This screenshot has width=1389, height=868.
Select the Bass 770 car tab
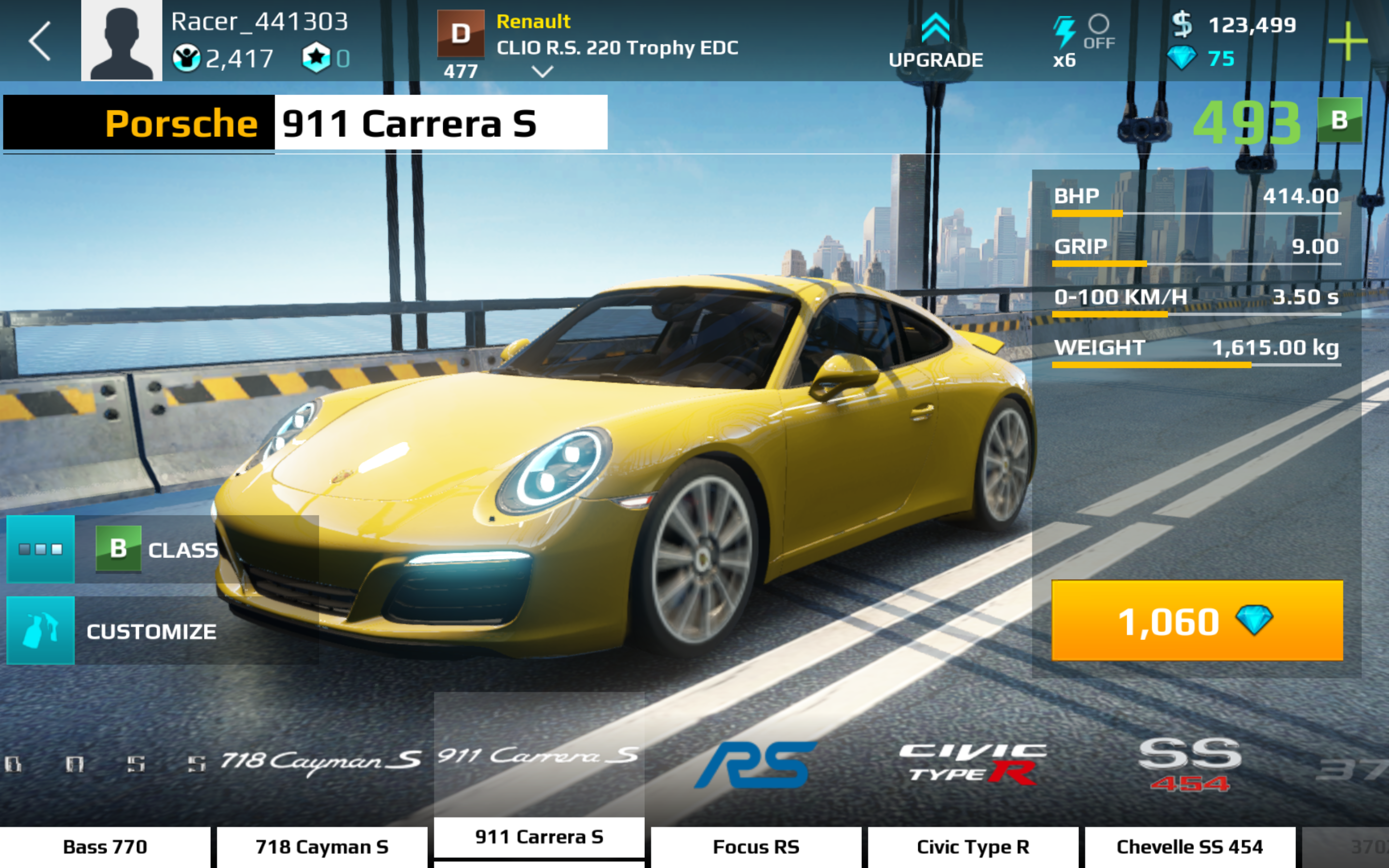[x=105, y=847]
